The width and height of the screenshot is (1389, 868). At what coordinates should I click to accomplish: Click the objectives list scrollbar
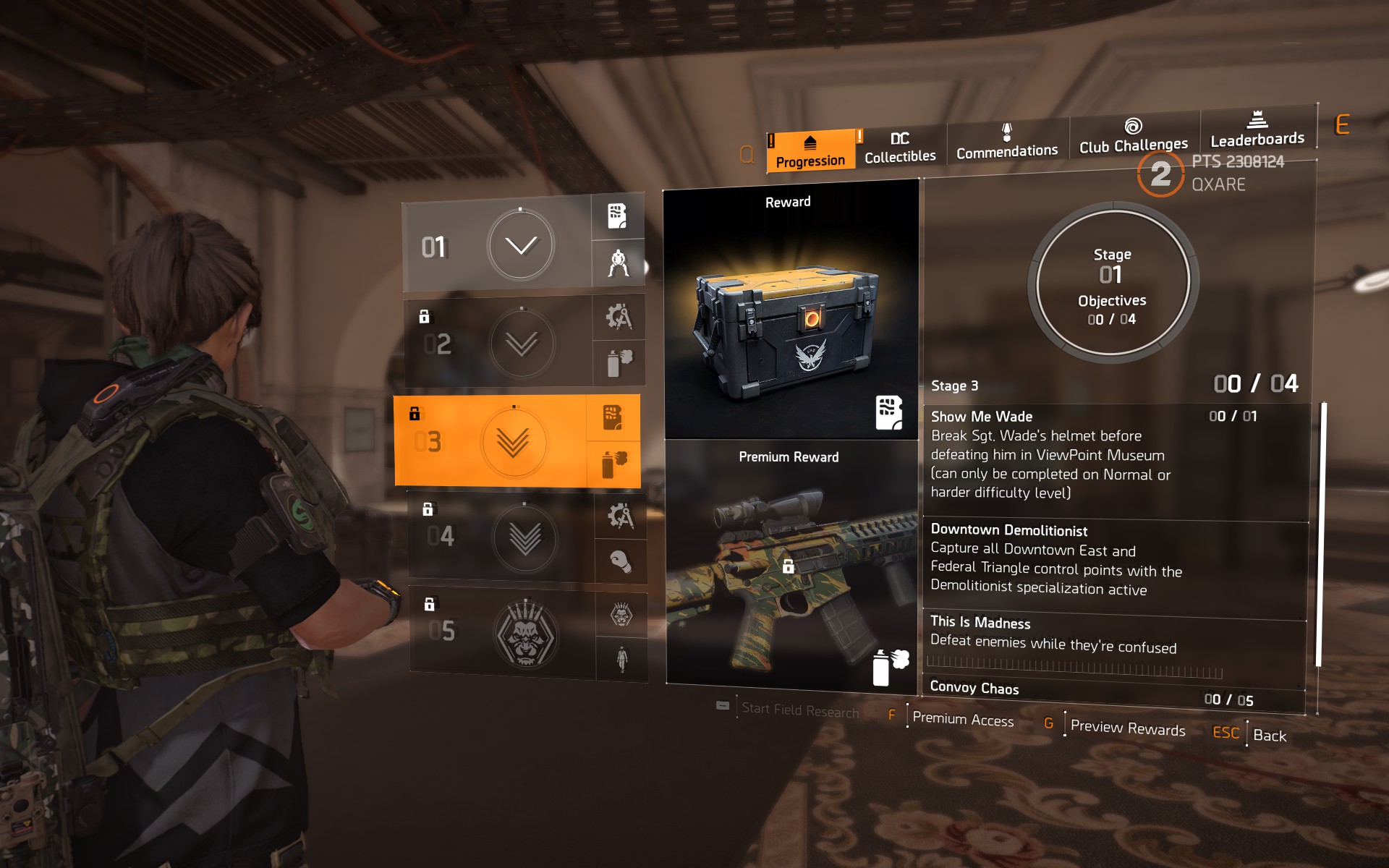coord(1319,535)
